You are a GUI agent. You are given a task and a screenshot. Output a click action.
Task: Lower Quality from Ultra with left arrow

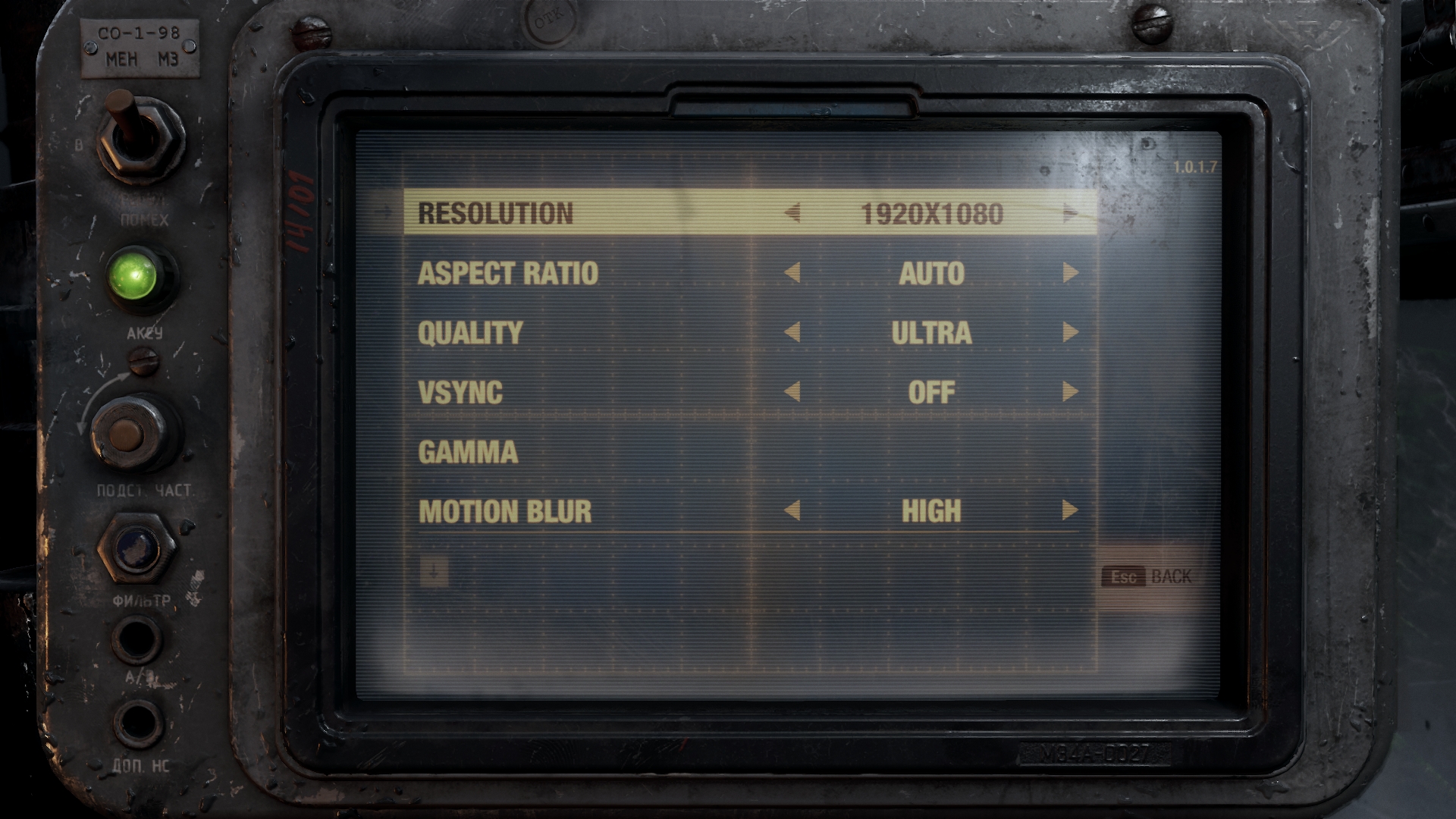pos(792,332)
